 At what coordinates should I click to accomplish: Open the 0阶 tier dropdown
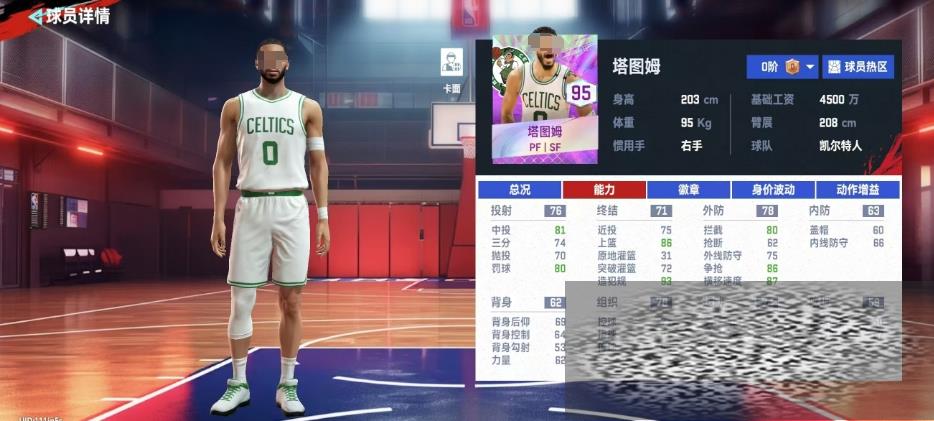coord(781,67)
